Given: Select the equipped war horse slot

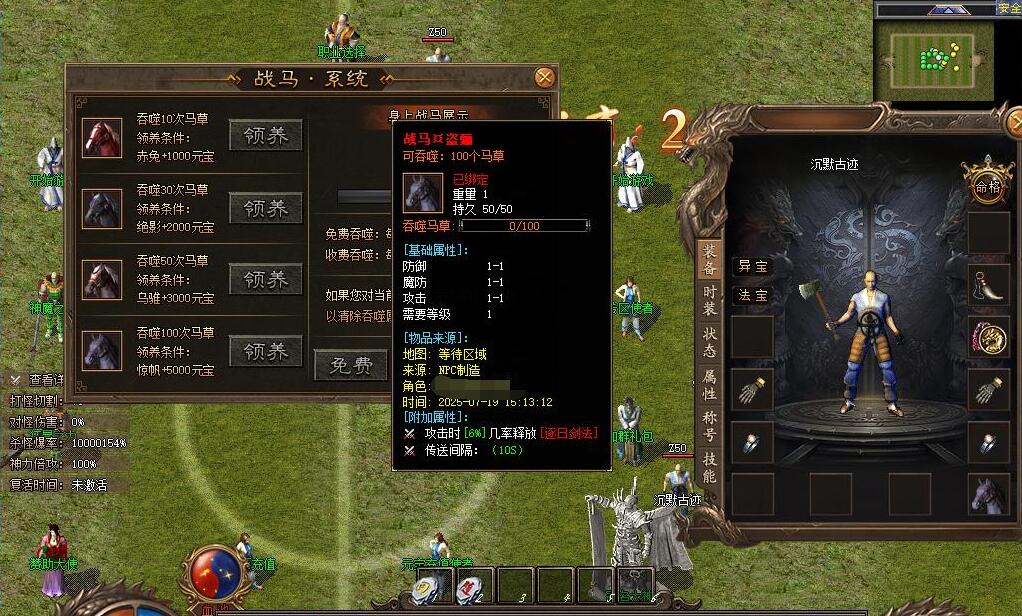Looking at the screenshot, I should pos(987,494).
